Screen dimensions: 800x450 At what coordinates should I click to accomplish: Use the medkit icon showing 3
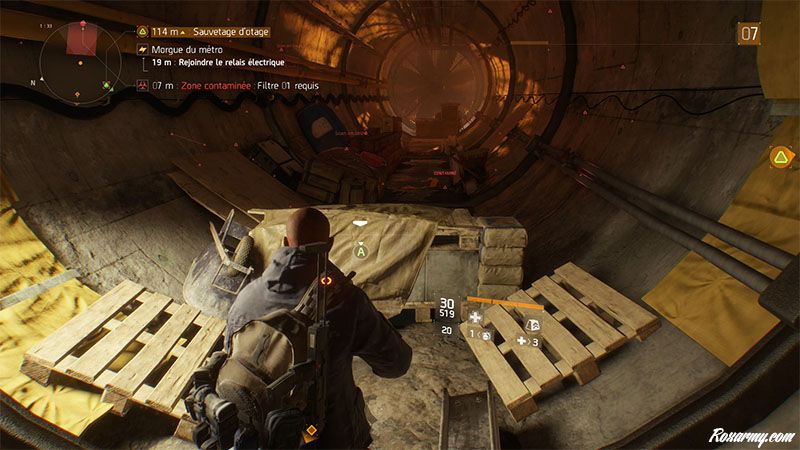pos(523,341)
